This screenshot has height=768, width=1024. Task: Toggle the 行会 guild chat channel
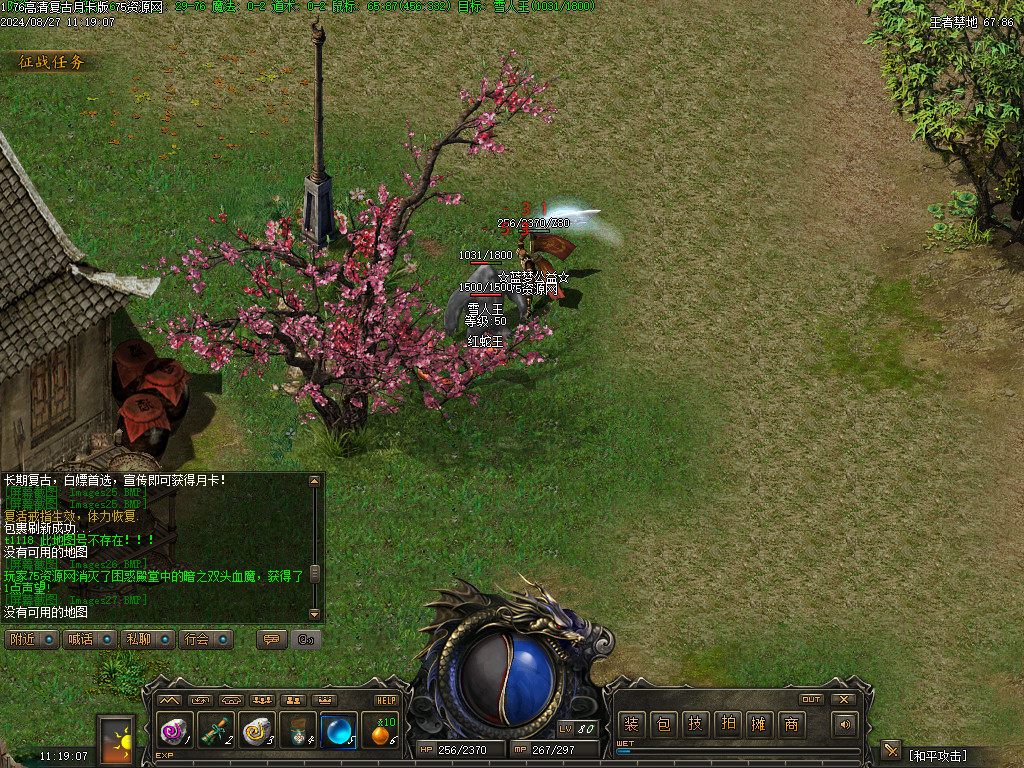click(x=206, y=639)
